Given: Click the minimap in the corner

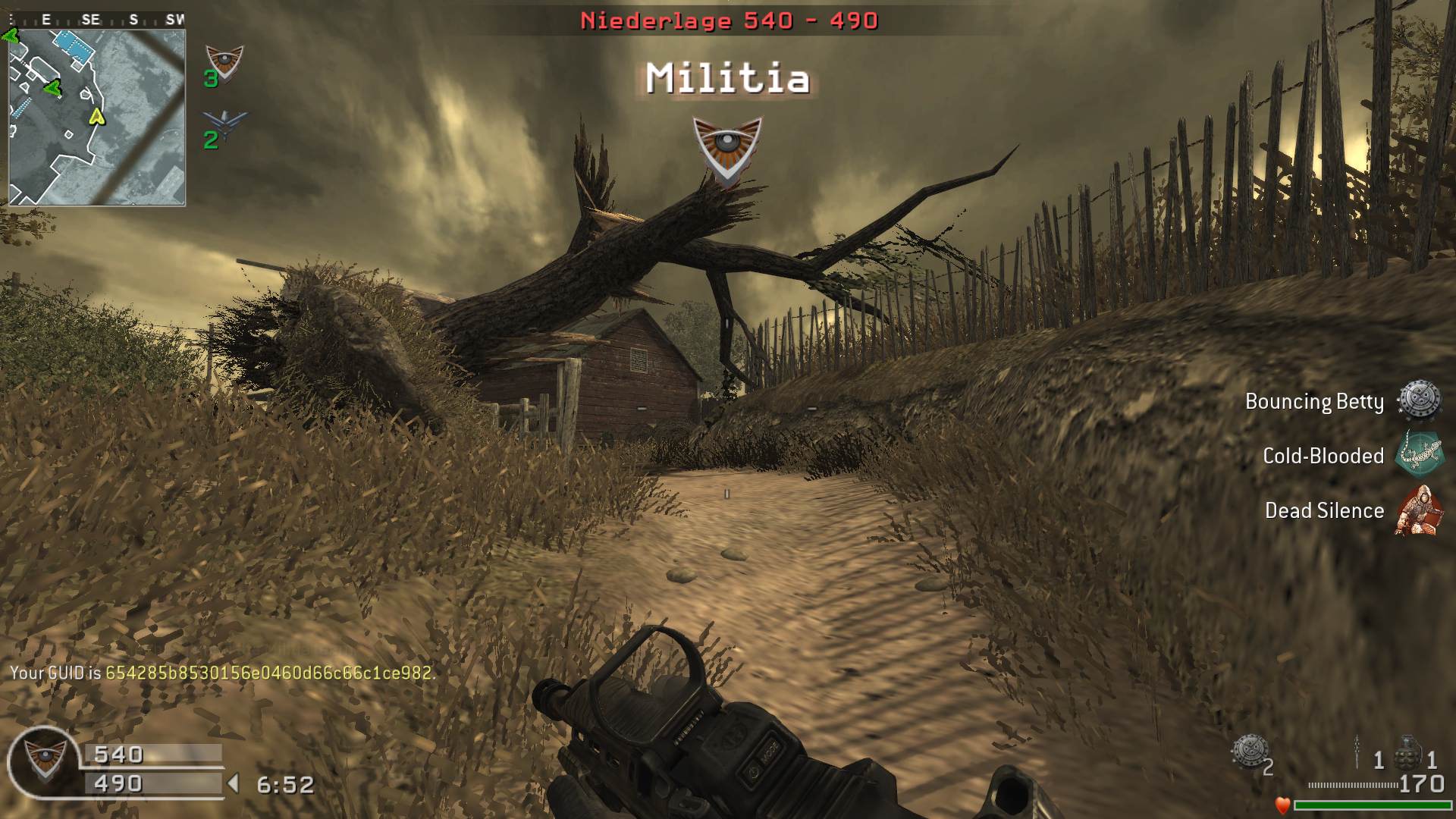Looking at the screenshot, I should 97,117.
